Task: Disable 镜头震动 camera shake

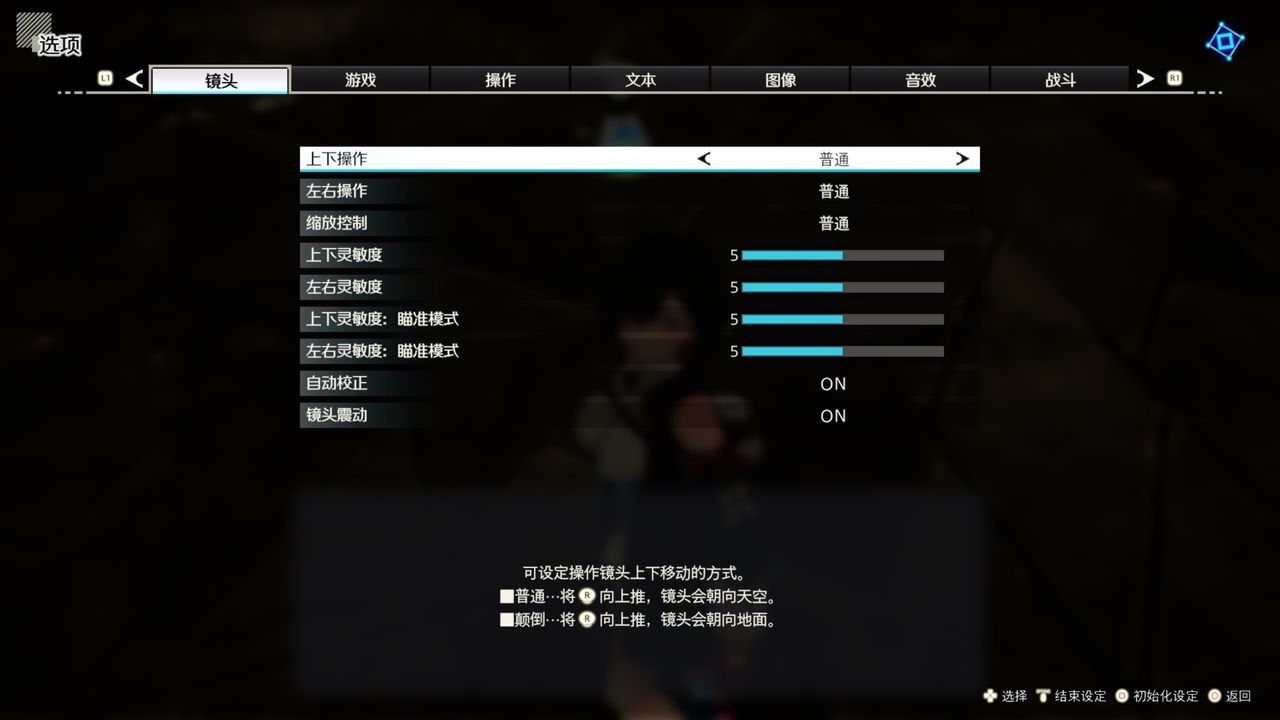Action: tap(833, 416)
